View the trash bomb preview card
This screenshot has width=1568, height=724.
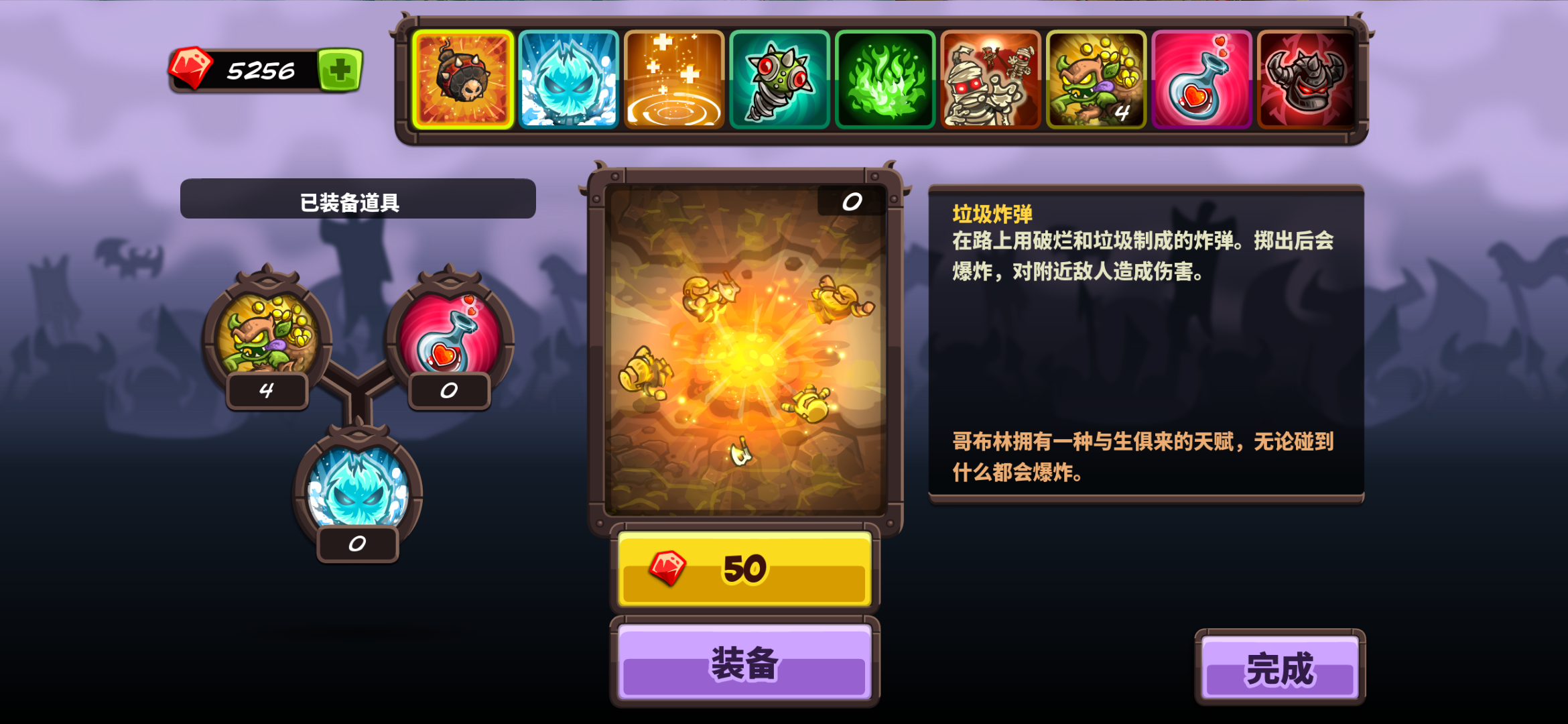(x=742, y=349)
